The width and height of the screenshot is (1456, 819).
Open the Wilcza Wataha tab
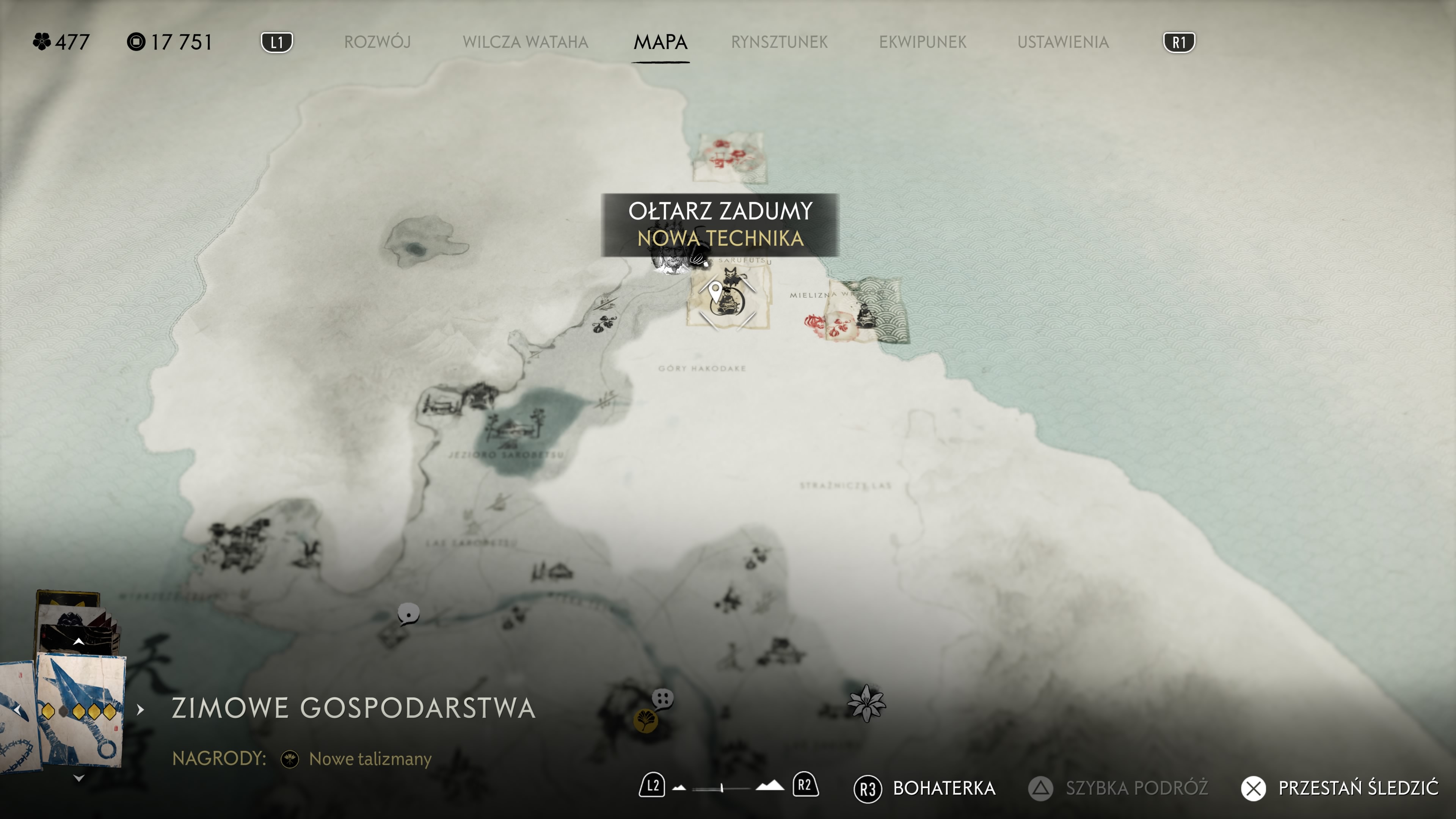(x=525, y=42)
